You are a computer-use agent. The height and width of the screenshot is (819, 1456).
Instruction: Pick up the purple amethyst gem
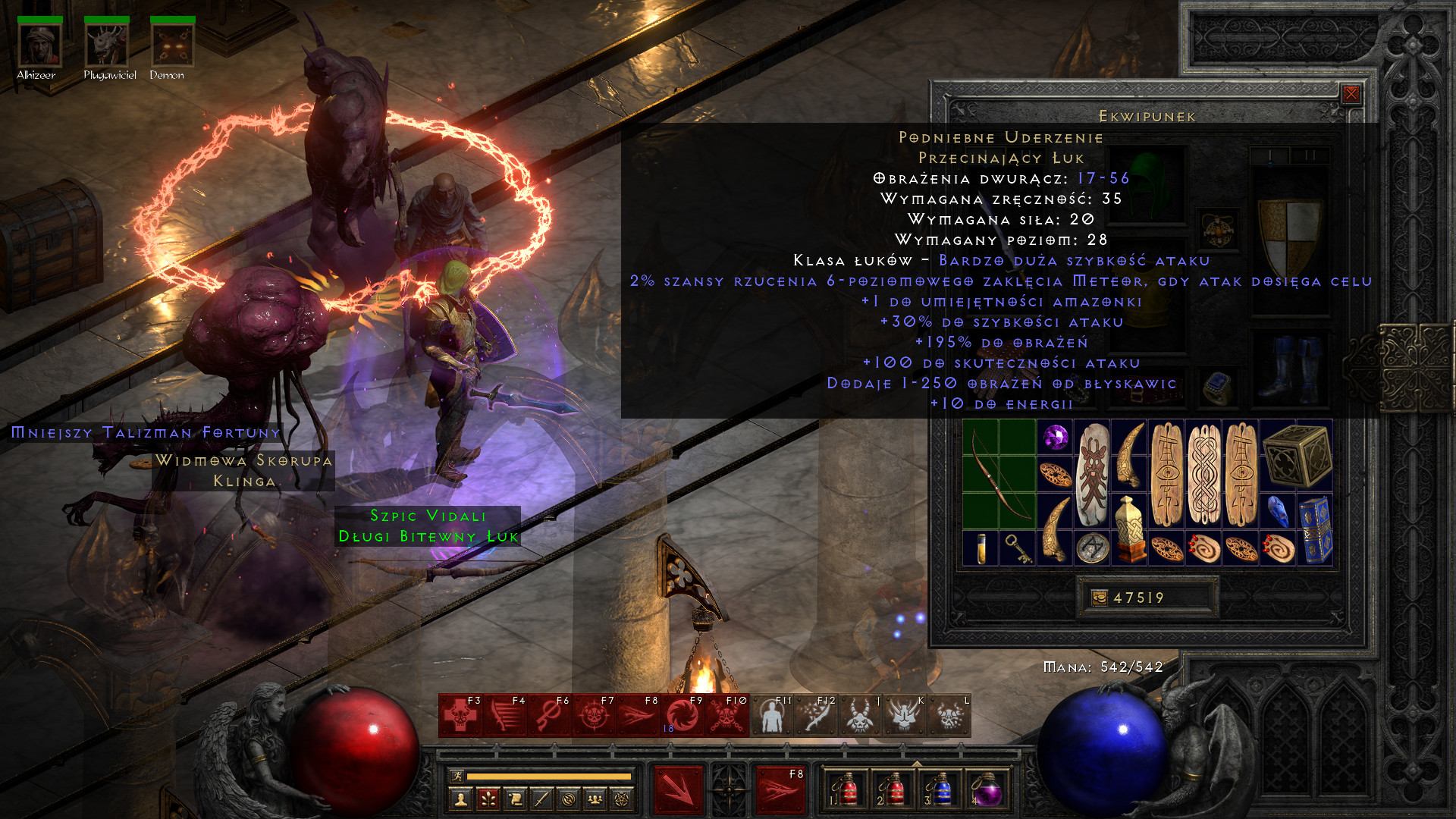[x=1055, y=438]
